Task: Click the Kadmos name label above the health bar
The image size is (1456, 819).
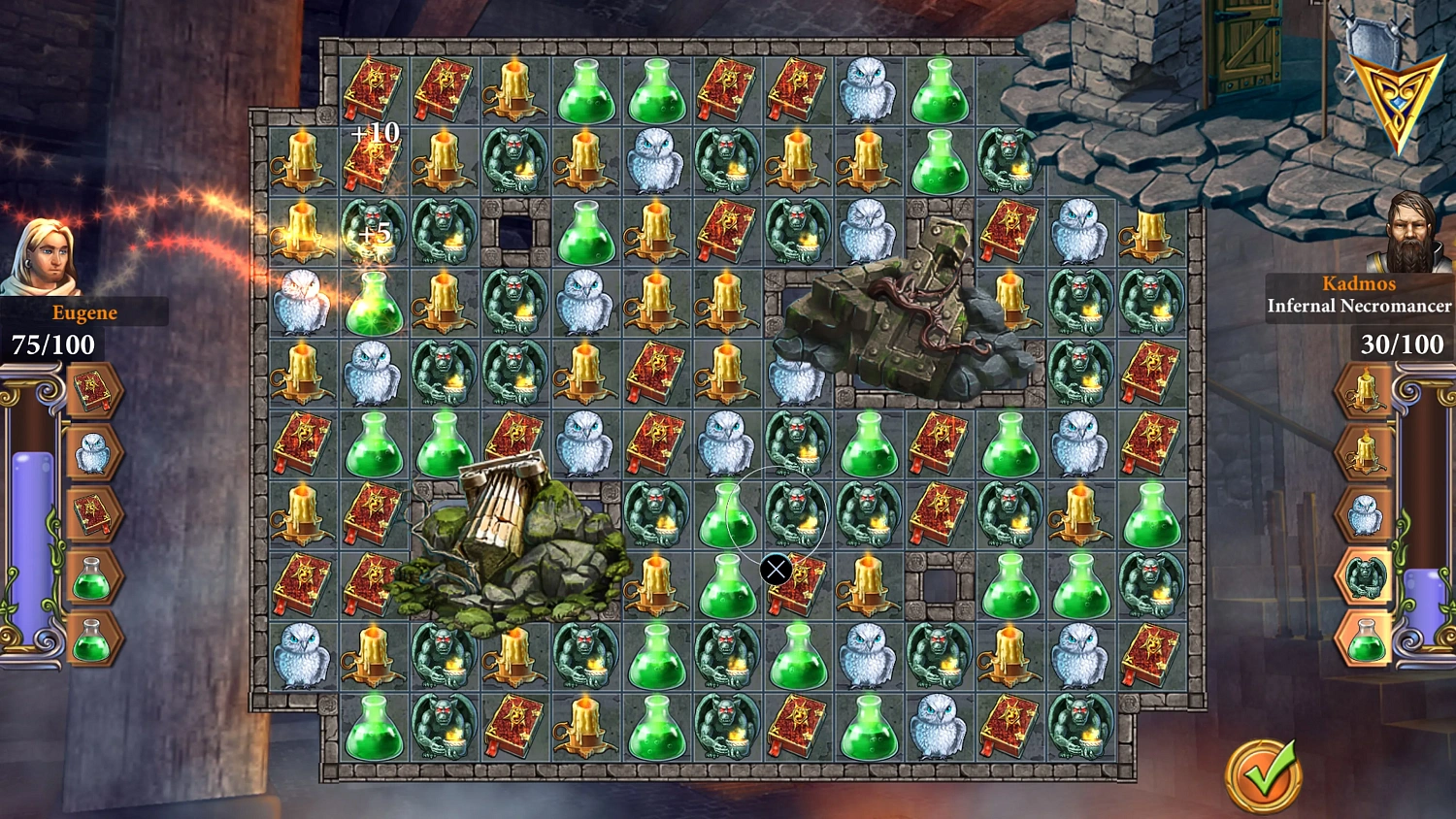Action: point(1359,283)
